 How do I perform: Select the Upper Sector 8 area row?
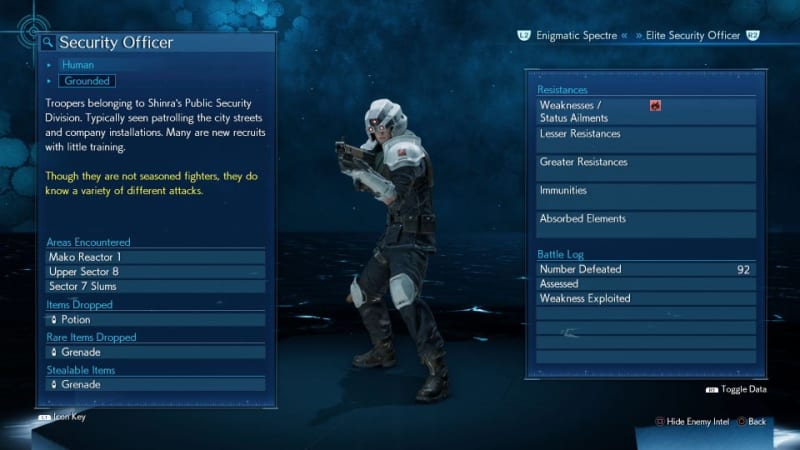[x=155, y=272]
